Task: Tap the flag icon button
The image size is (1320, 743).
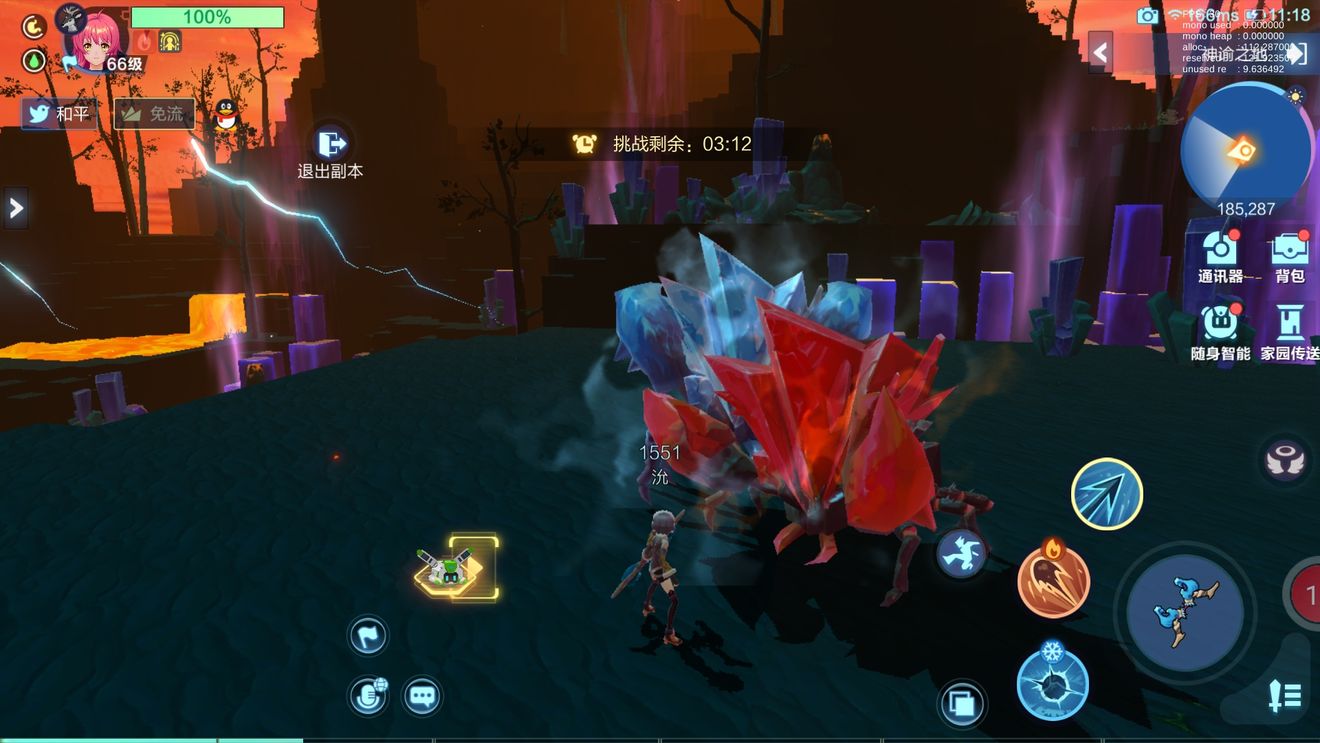Action: 368,635
